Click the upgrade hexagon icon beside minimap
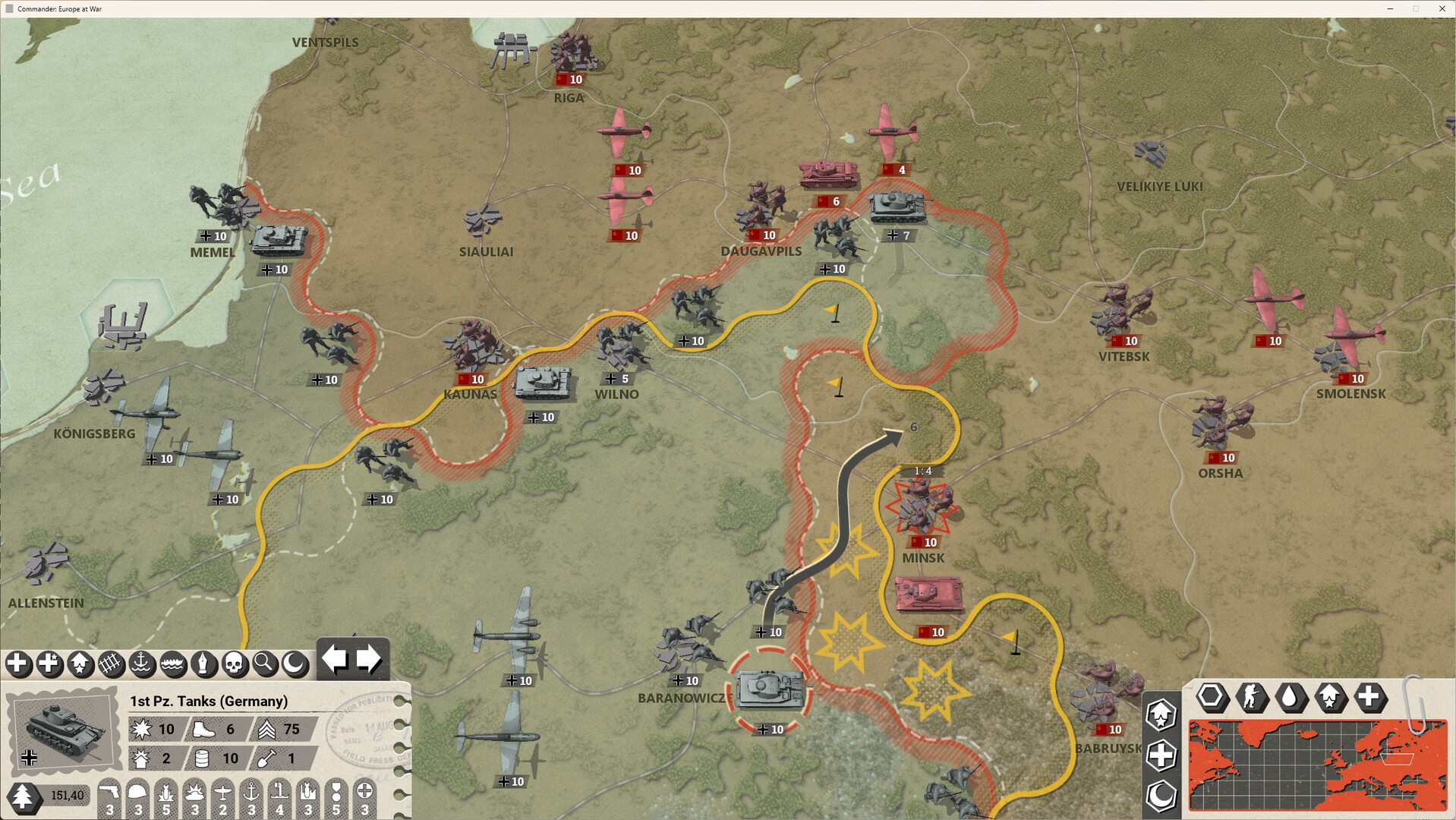The height and width of the screenshot is (820, 1456). pos(1160,714)
